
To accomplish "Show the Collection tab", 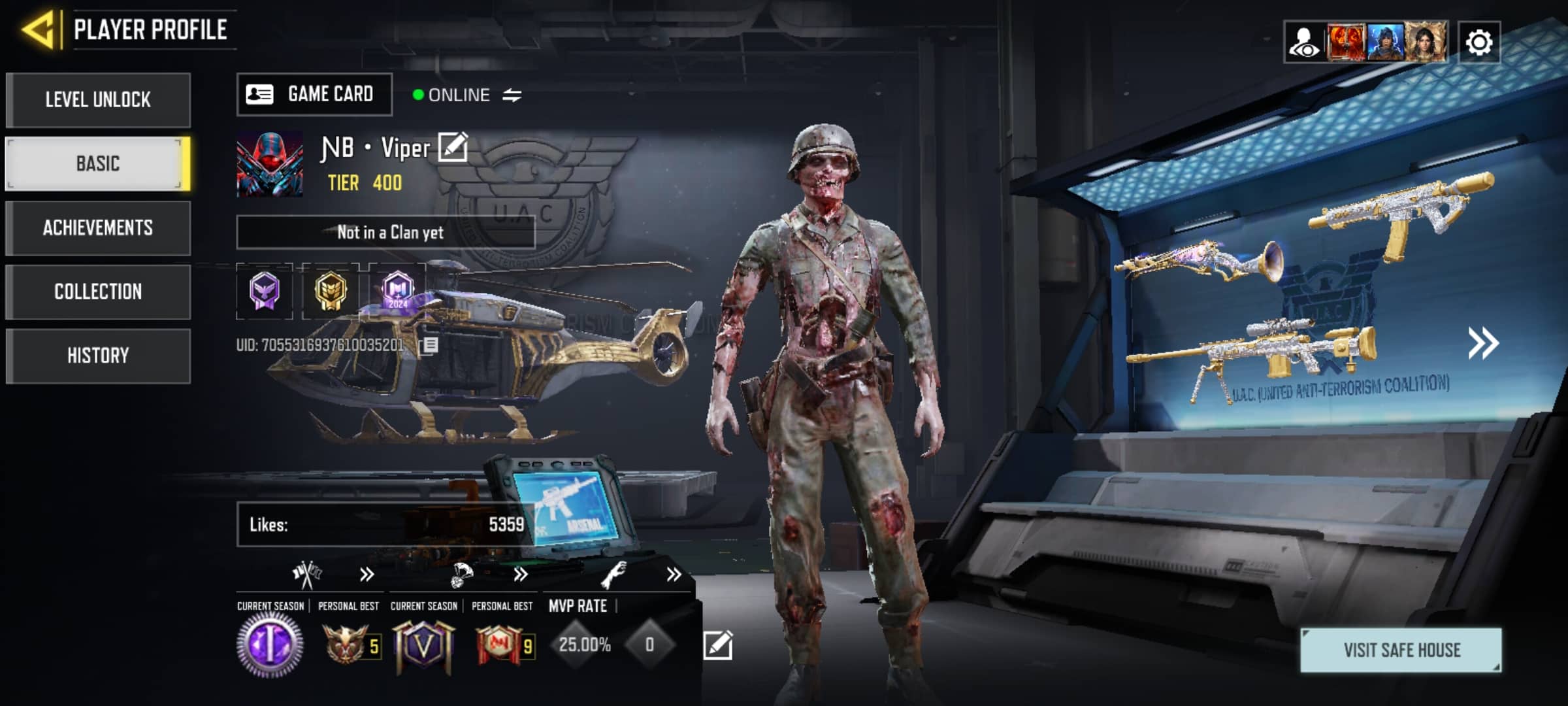I will tap(98, 292).
